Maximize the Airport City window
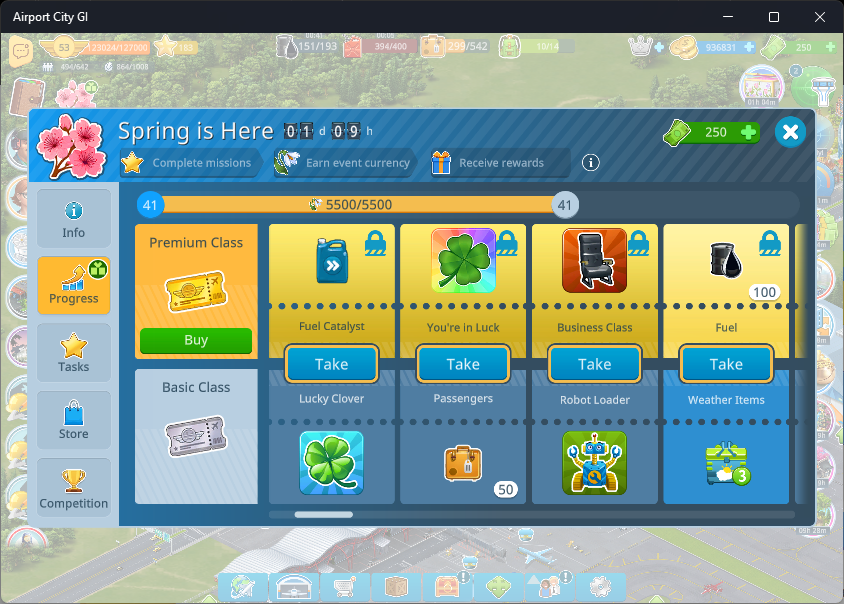The height and width of the screenshot is (604, 844). 773,17
